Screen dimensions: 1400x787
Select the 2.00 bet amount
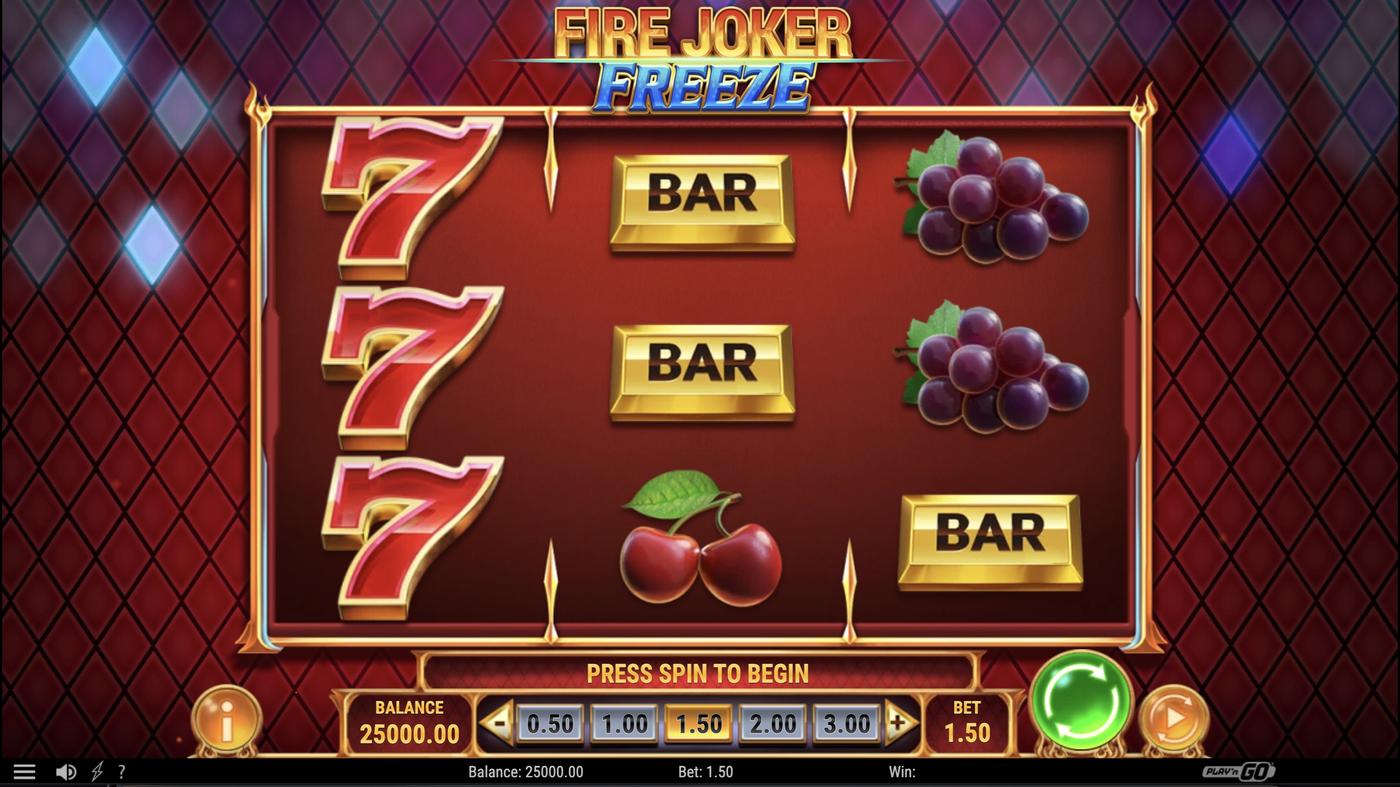[x=772, y=721]
